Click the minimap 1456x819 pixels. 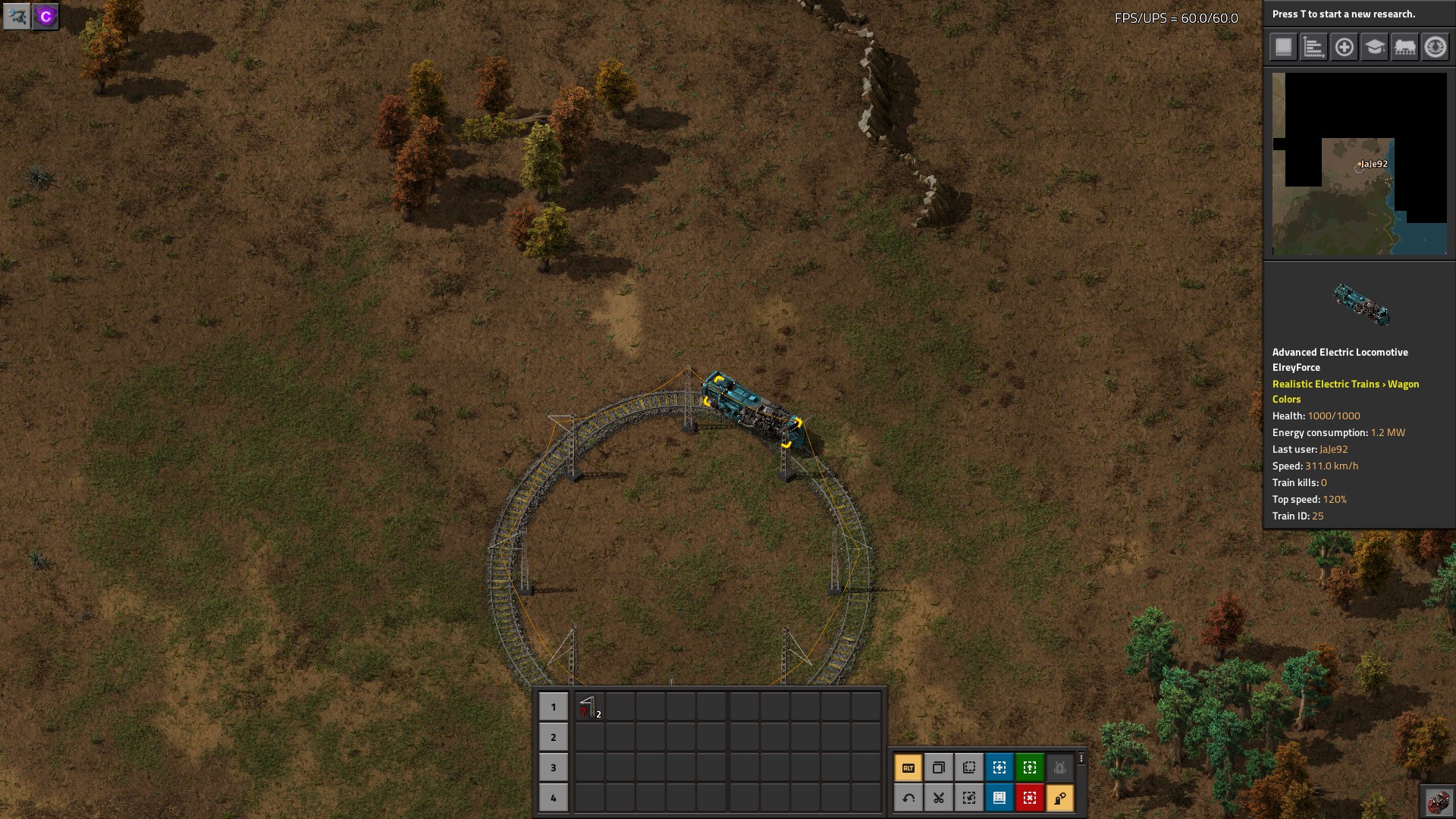tap(1359, 164)
